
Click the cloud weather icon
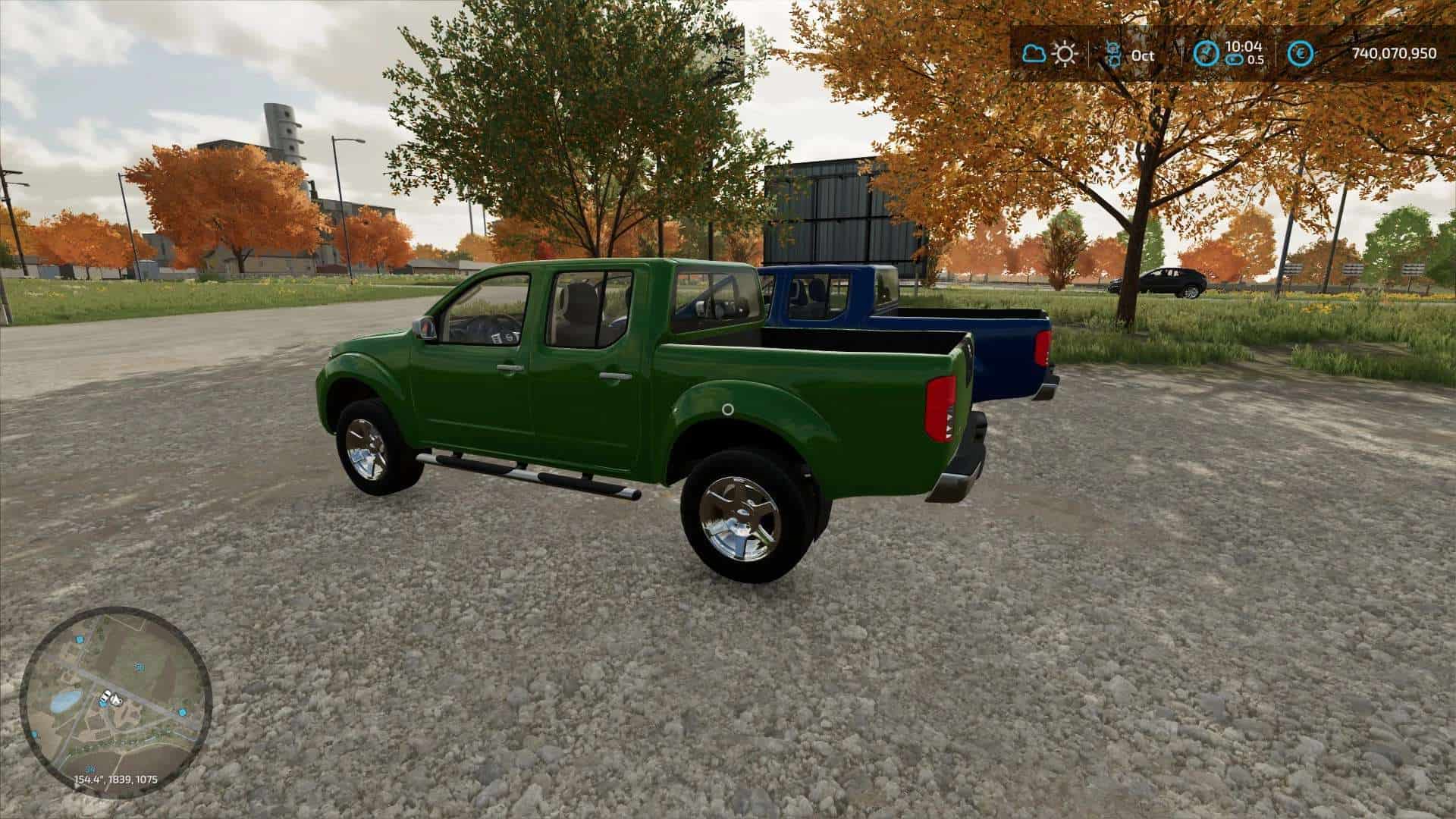1033,54
